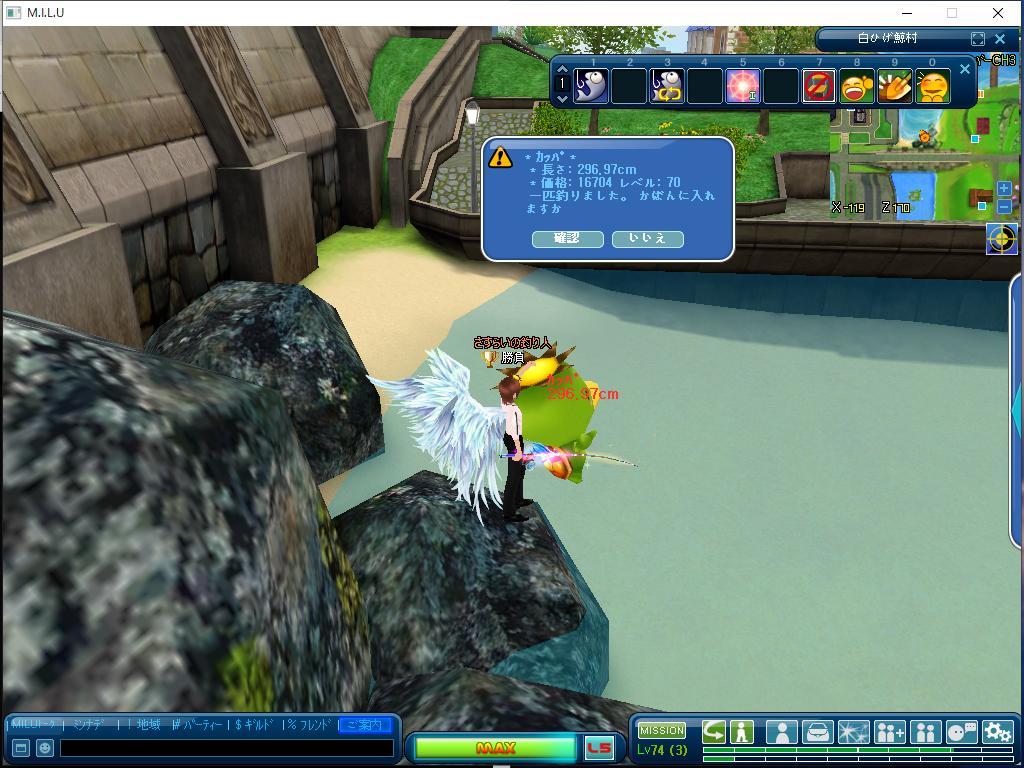Use the fishing hook skill in slot 1
The image size is (1024, 768).
(x=591, y=86)
